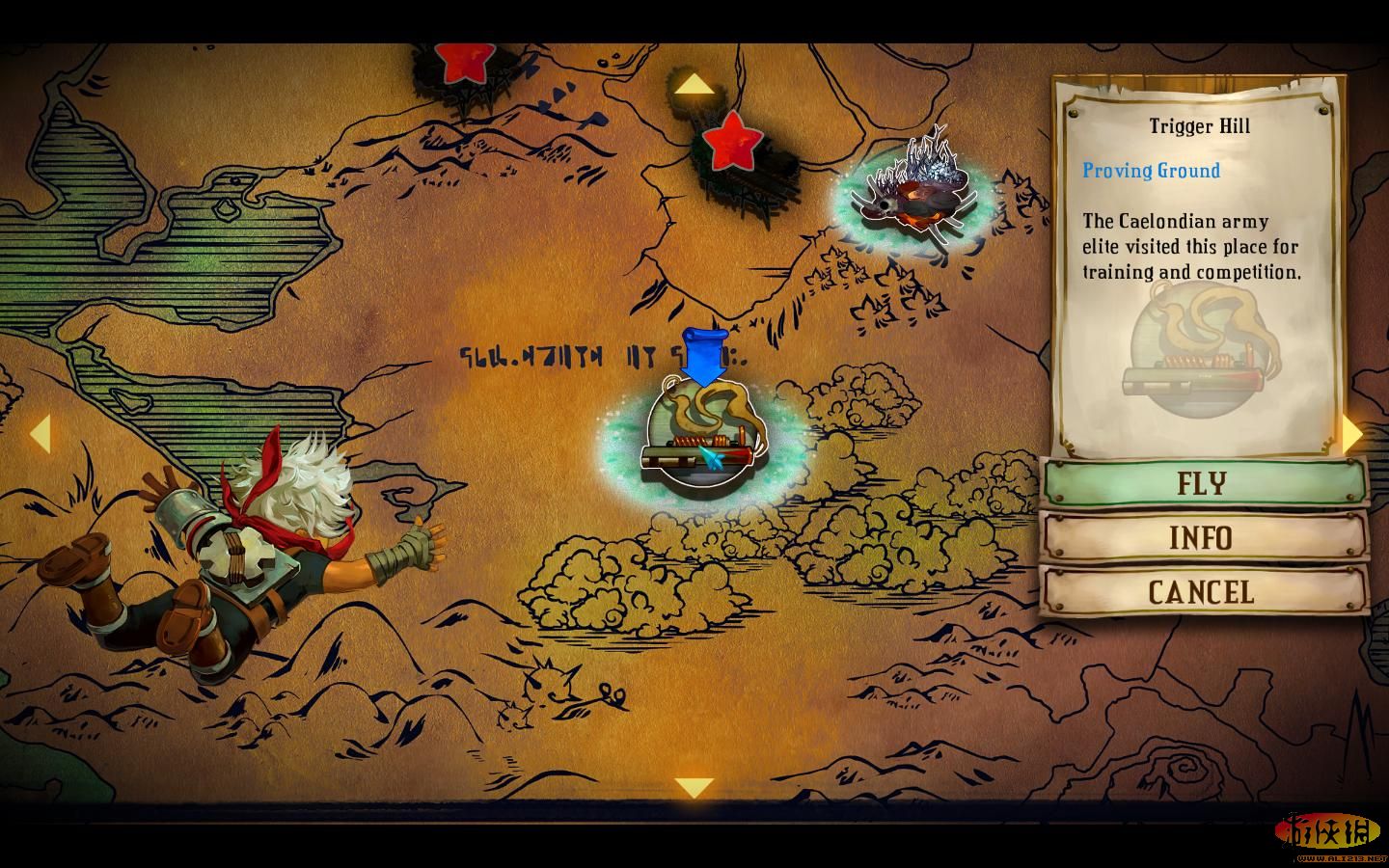This screenshot has width=1389, height=868.
Task: Click the down arrow at the map bottom
Action: tap(694, 788)
